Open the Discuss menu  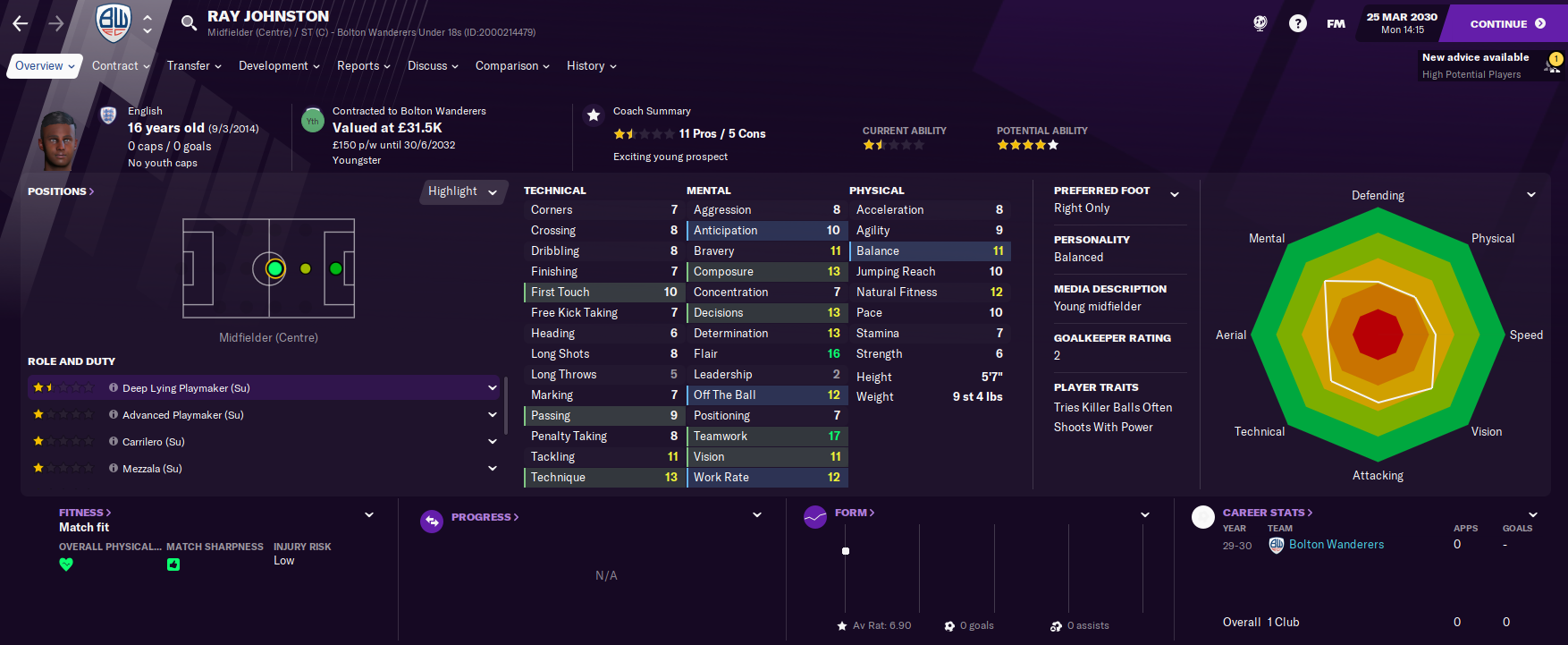coord(433,66)
